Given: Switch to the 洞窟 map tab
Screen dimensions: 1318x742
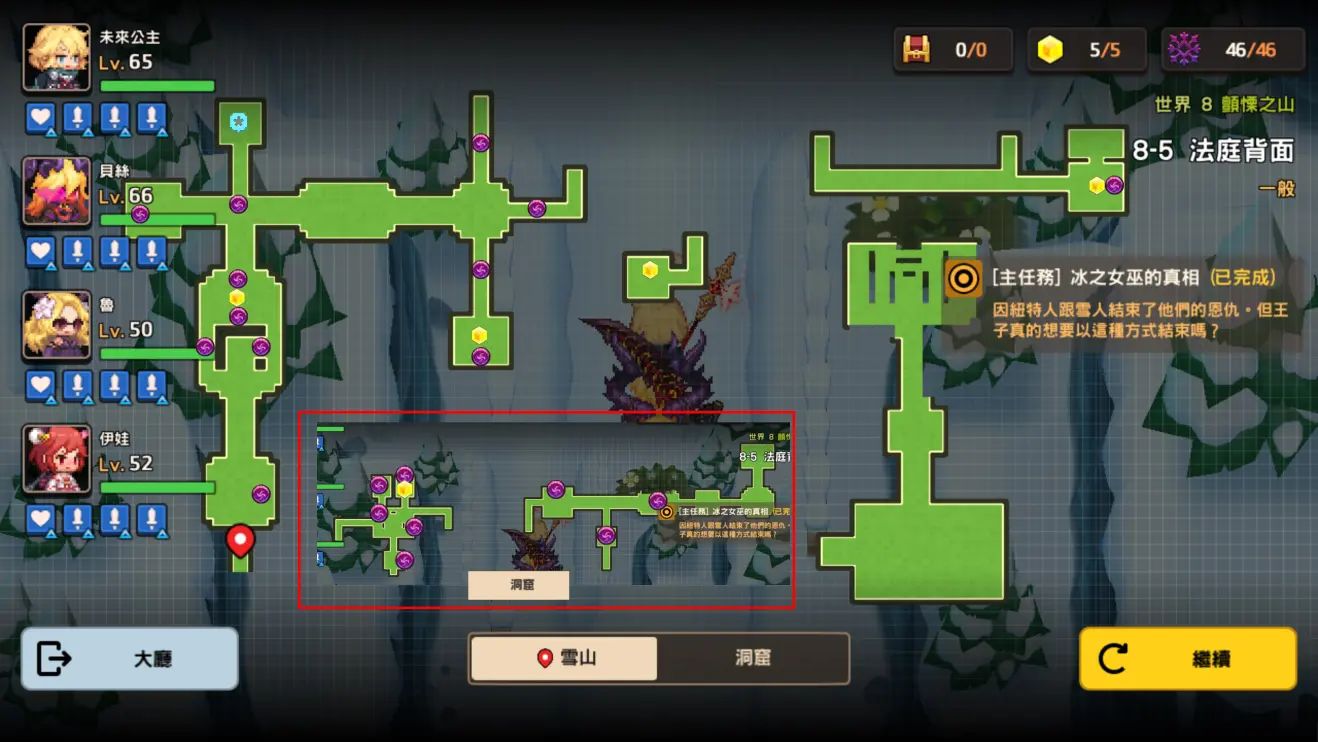Looking at the screenshot, I should (x=752, y=659).
